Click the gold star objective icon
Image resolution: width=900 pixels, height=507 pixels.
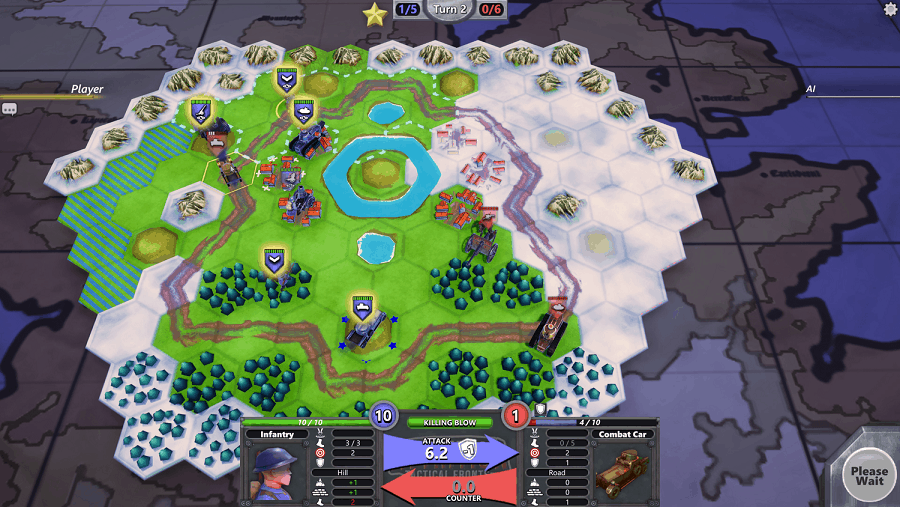click(x=375, y=13)
